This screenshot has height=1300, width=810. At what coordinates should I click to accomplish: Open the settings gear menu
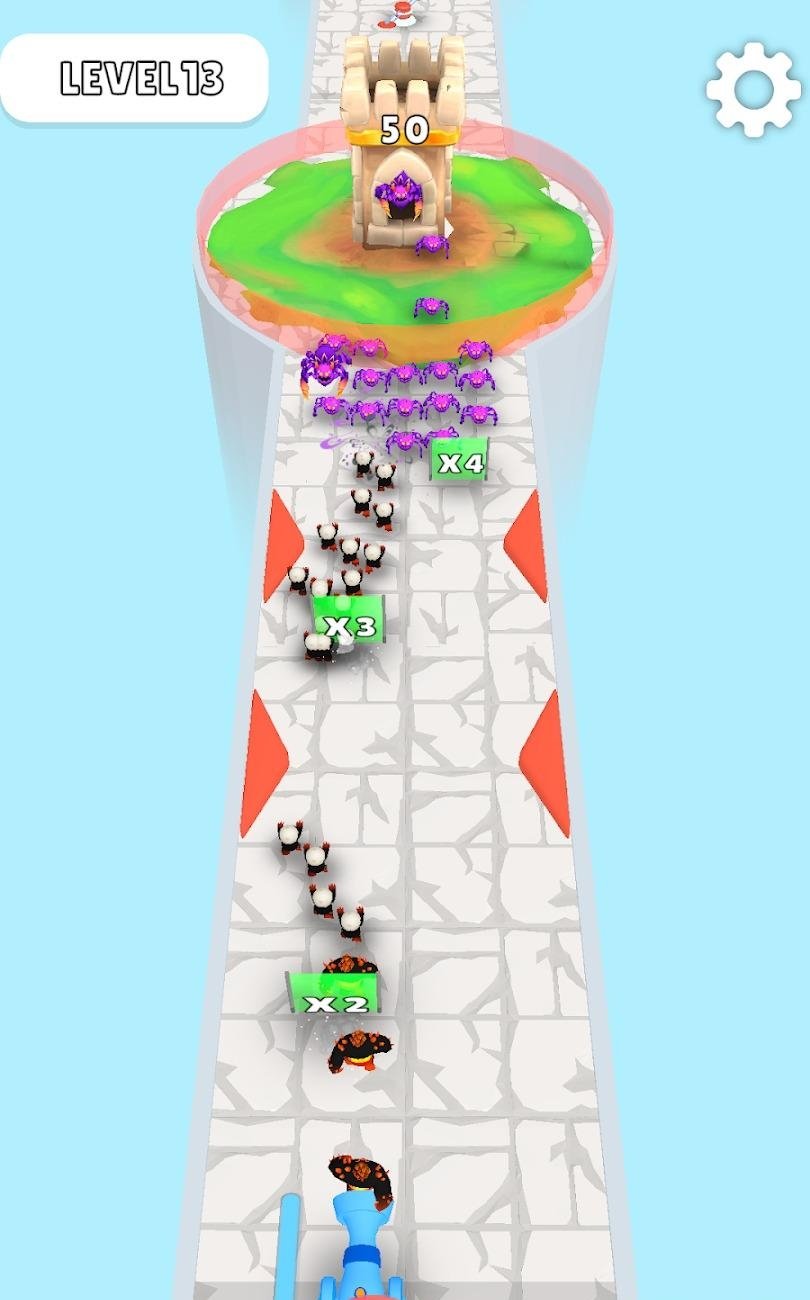(753, 90)
